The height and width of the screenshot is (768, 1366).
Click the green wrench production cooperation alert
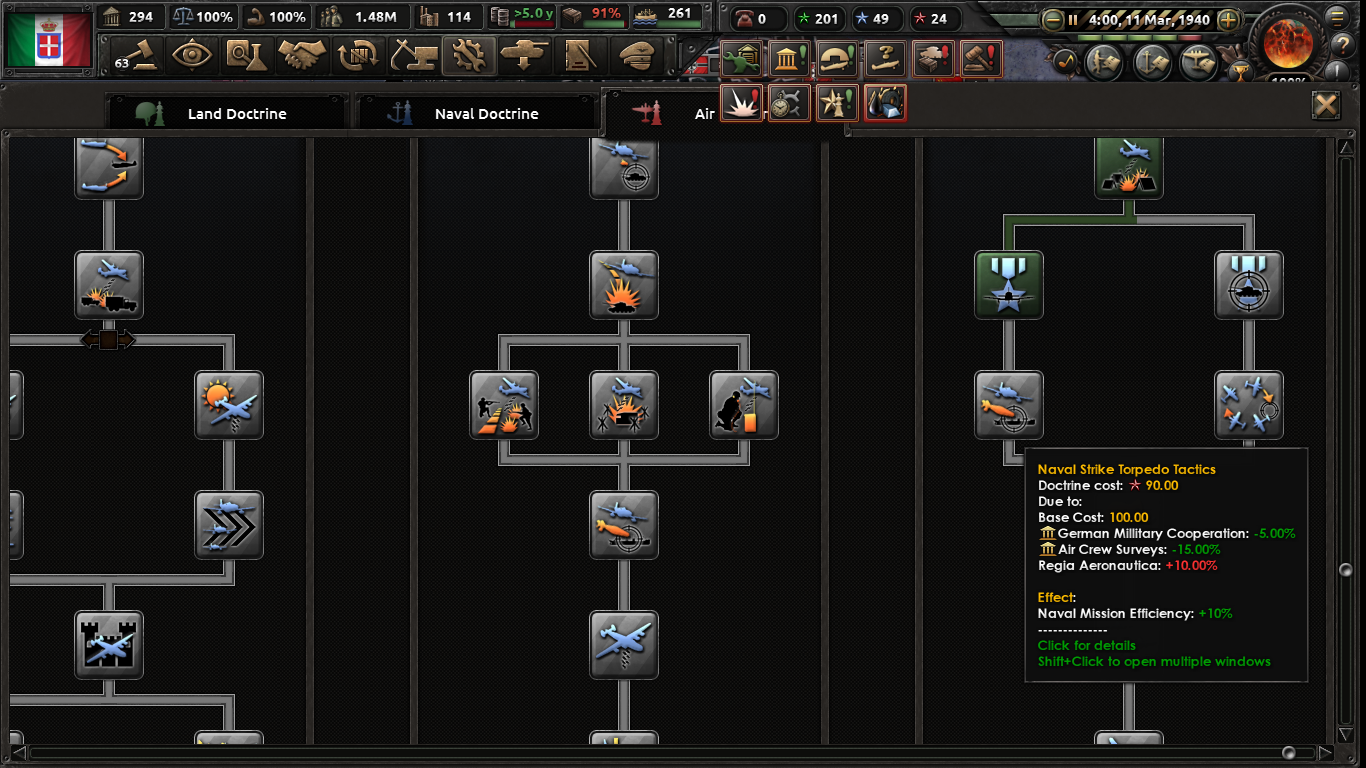click(x=740, y=58)
